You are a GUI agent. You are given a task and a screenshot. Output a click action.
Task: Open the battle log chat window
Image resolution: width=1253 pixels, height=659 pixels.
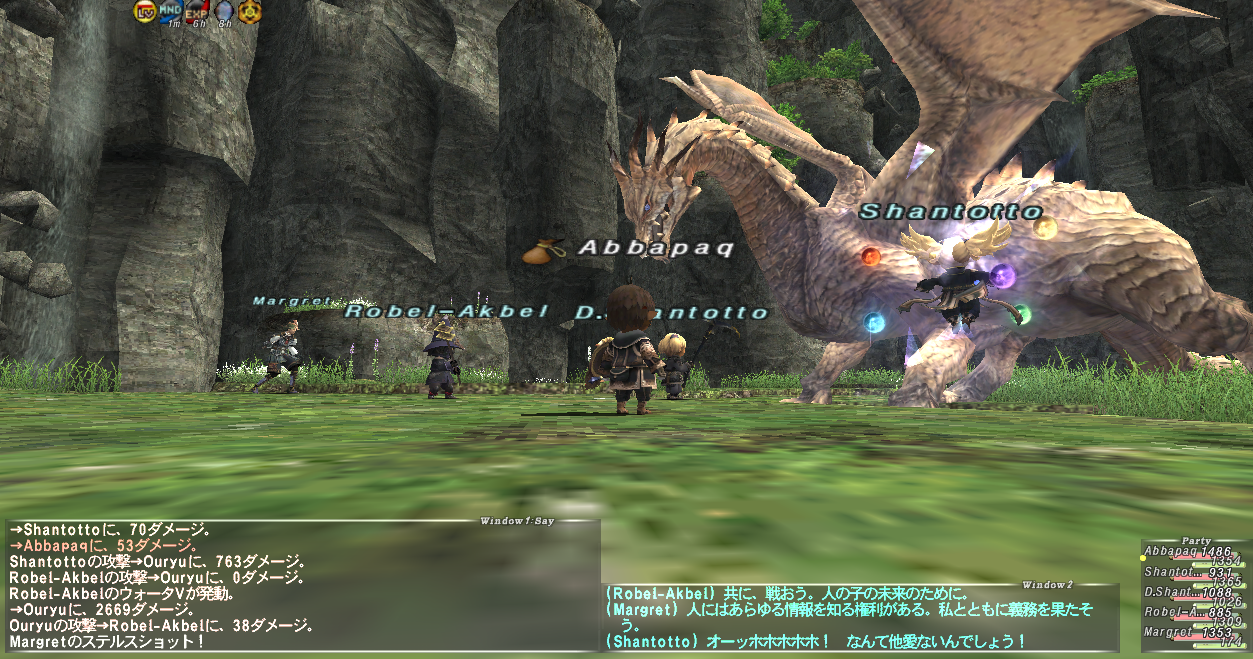pyautogui.click(x=300, y=585)
